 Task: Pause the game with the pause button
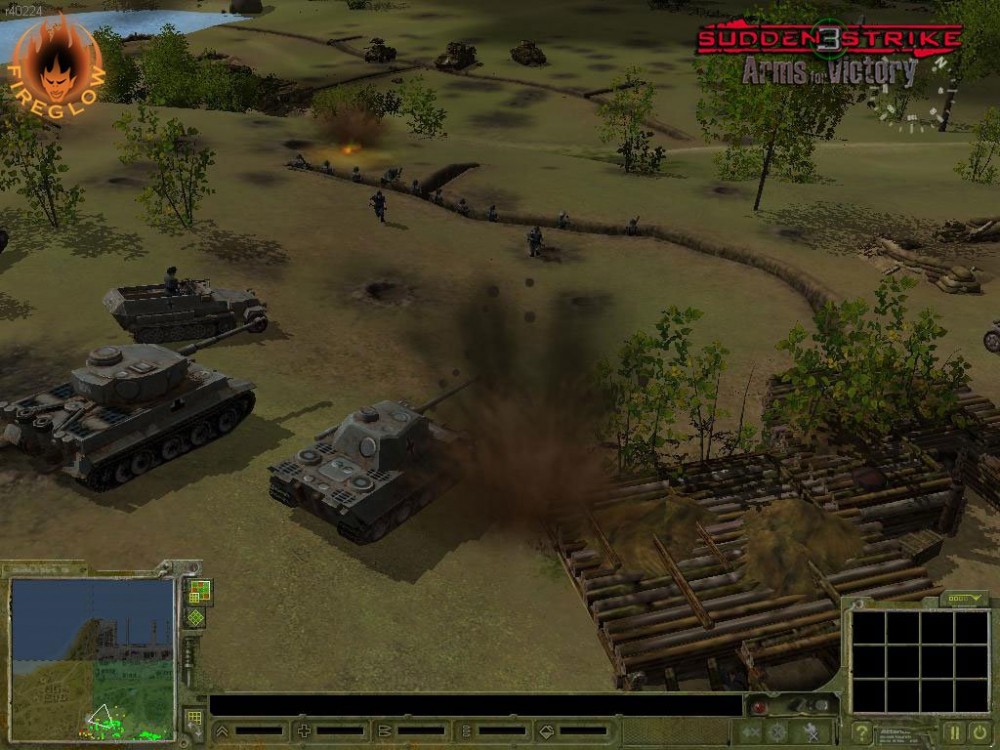pos(954,733)
